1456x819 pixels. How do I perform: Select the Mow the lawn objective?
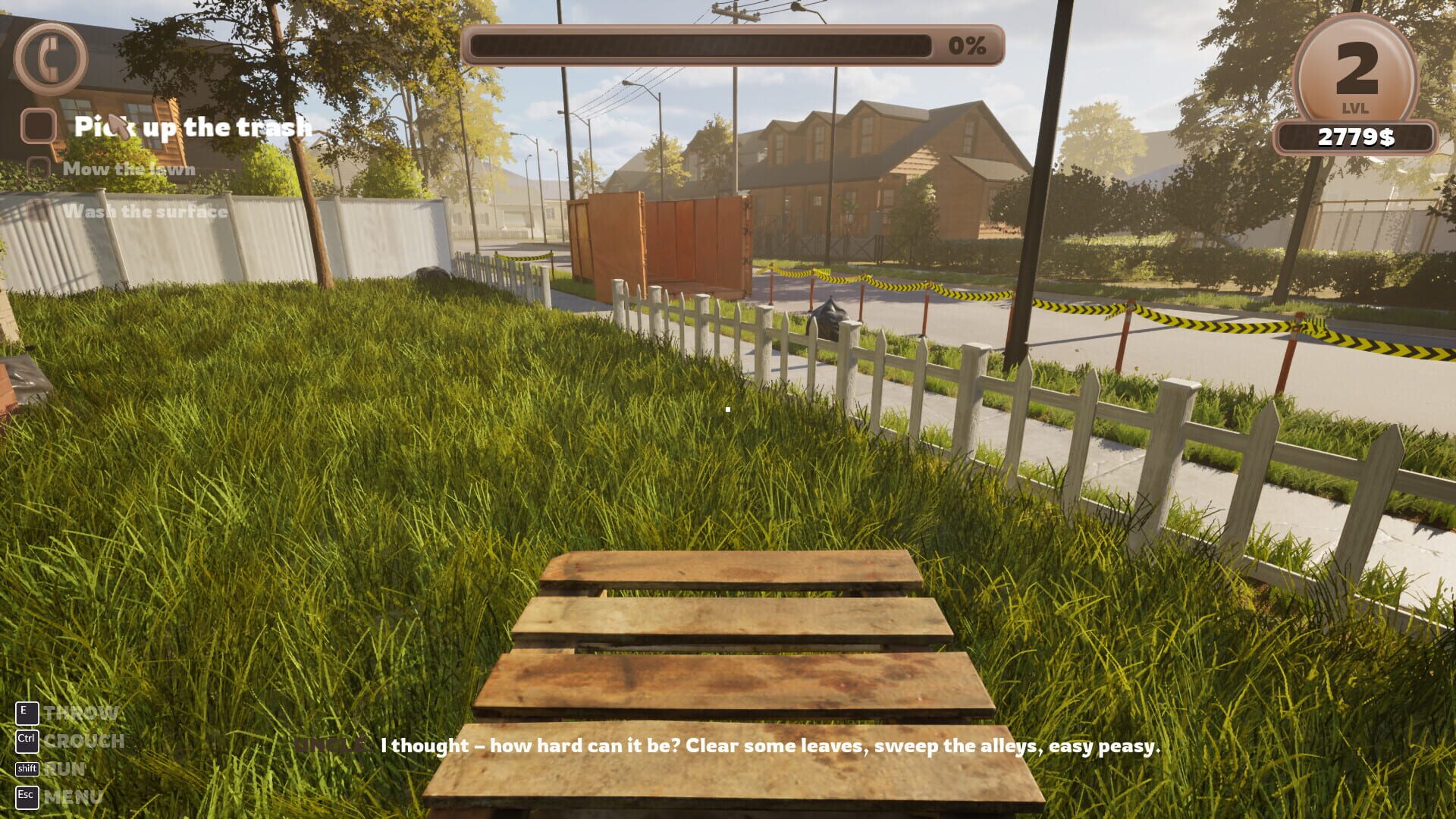(x=129, y=168)
